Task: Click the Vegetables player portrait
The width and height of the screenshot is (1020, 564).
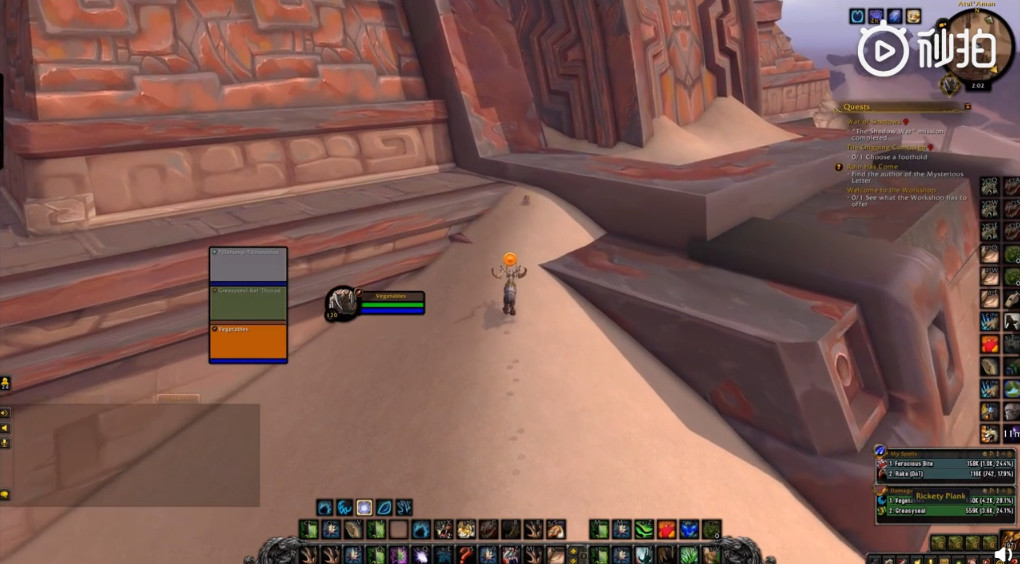Action: click(342, 303)
